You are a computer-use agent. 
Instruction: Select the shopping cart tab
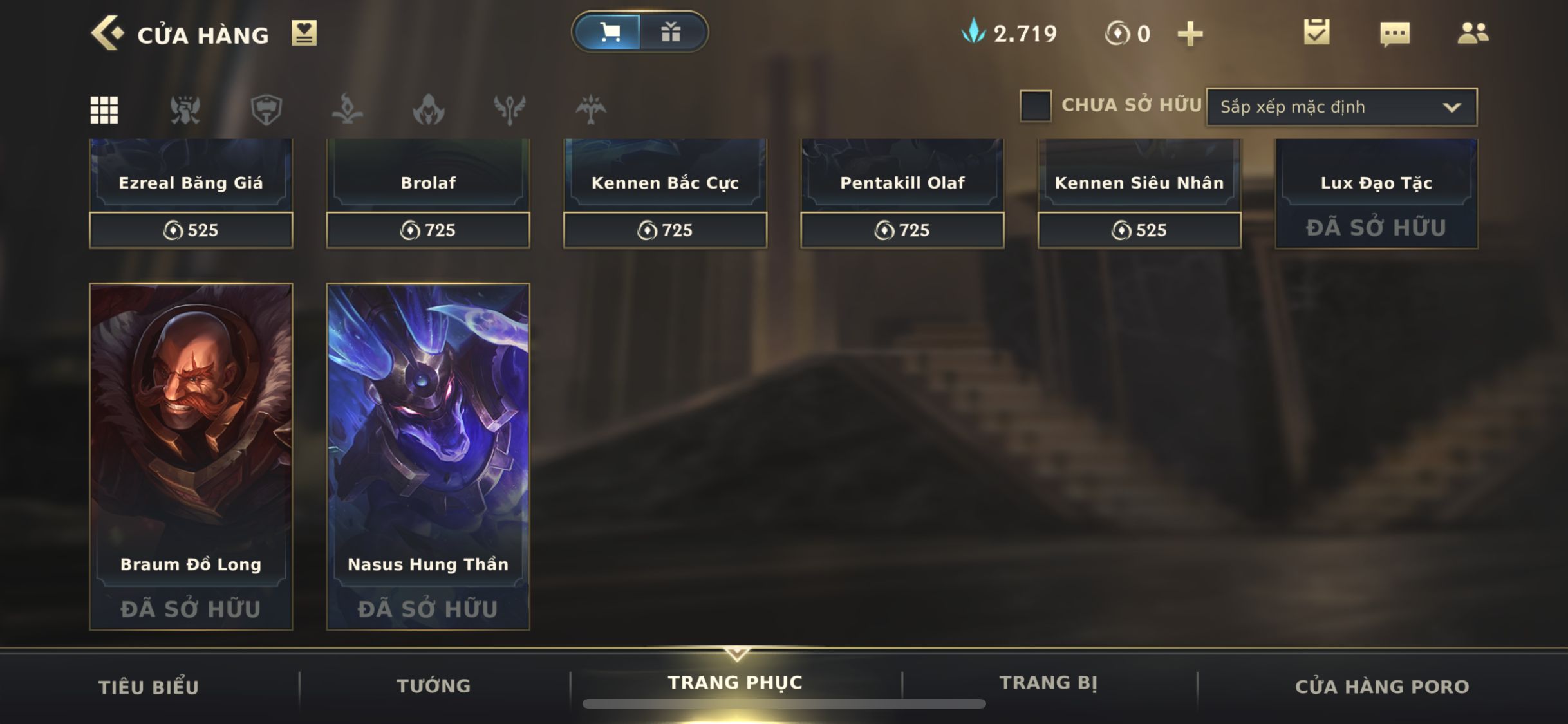click(609, 32)
